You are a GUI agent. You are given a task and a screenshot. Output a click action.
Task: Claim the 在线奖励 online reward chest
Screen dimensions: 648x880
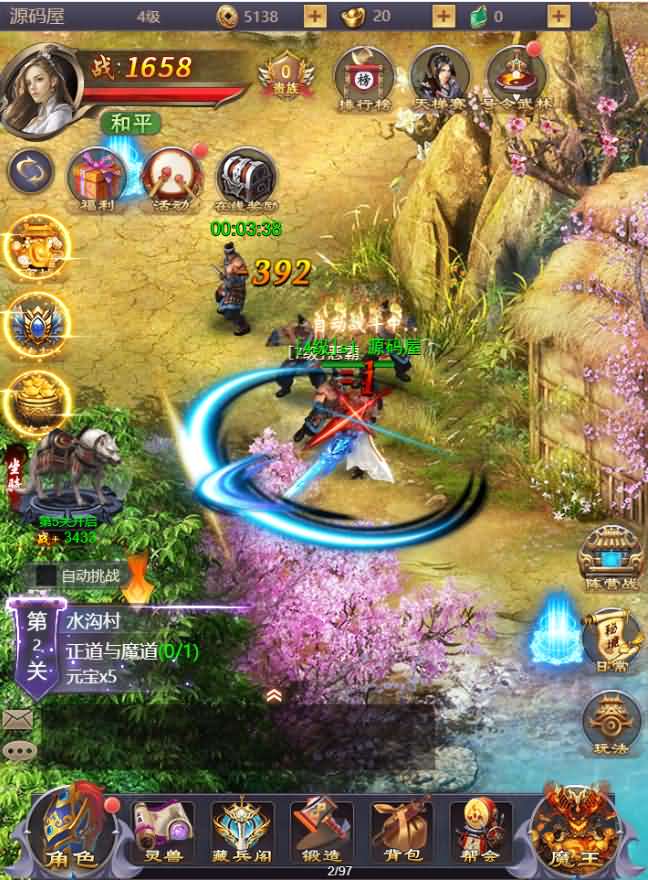tap(246, 177)
